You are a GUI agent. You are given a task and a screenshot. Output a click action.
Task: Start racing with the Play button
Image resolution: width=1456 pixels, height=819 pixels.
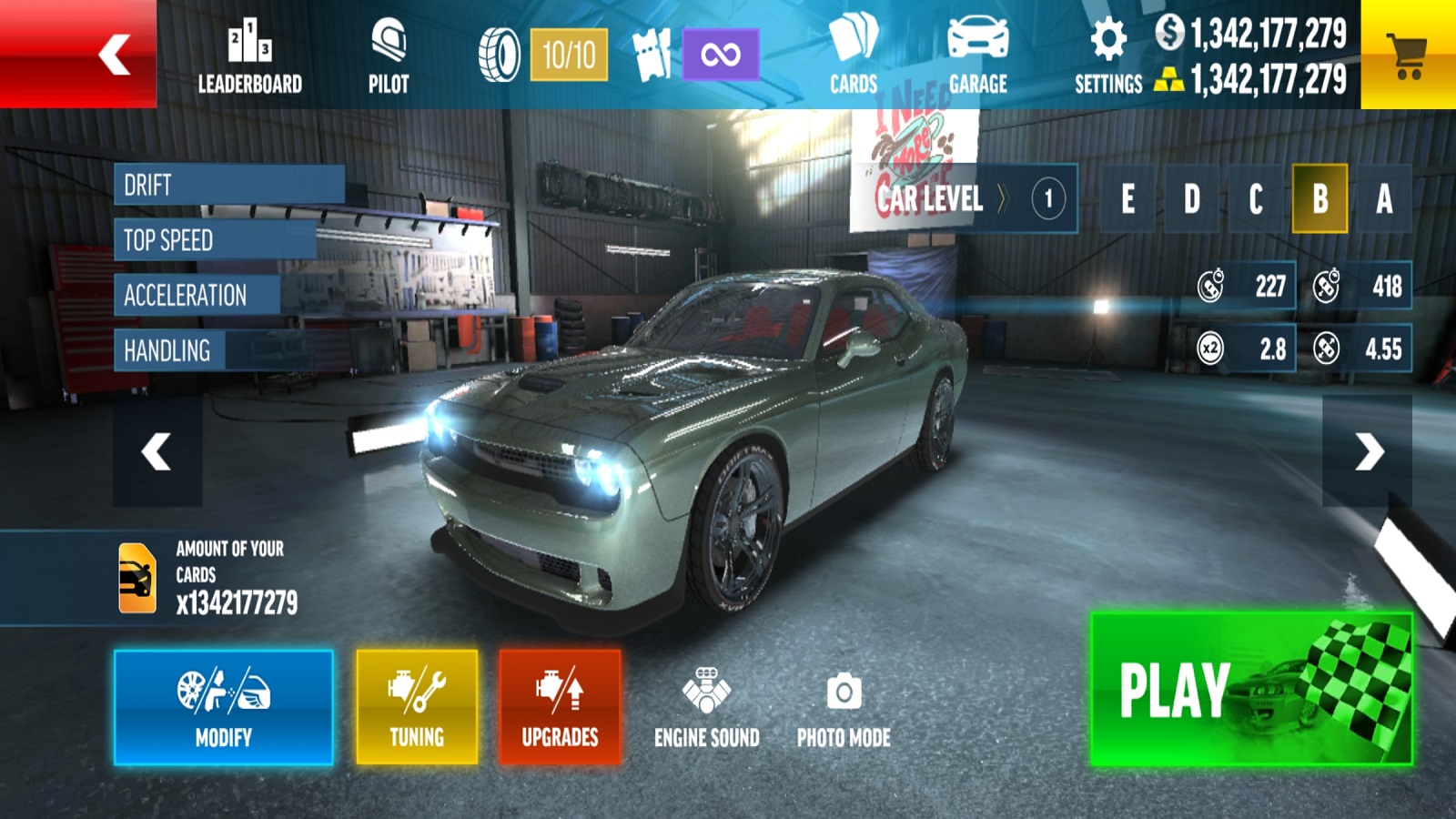point(1251,689)
